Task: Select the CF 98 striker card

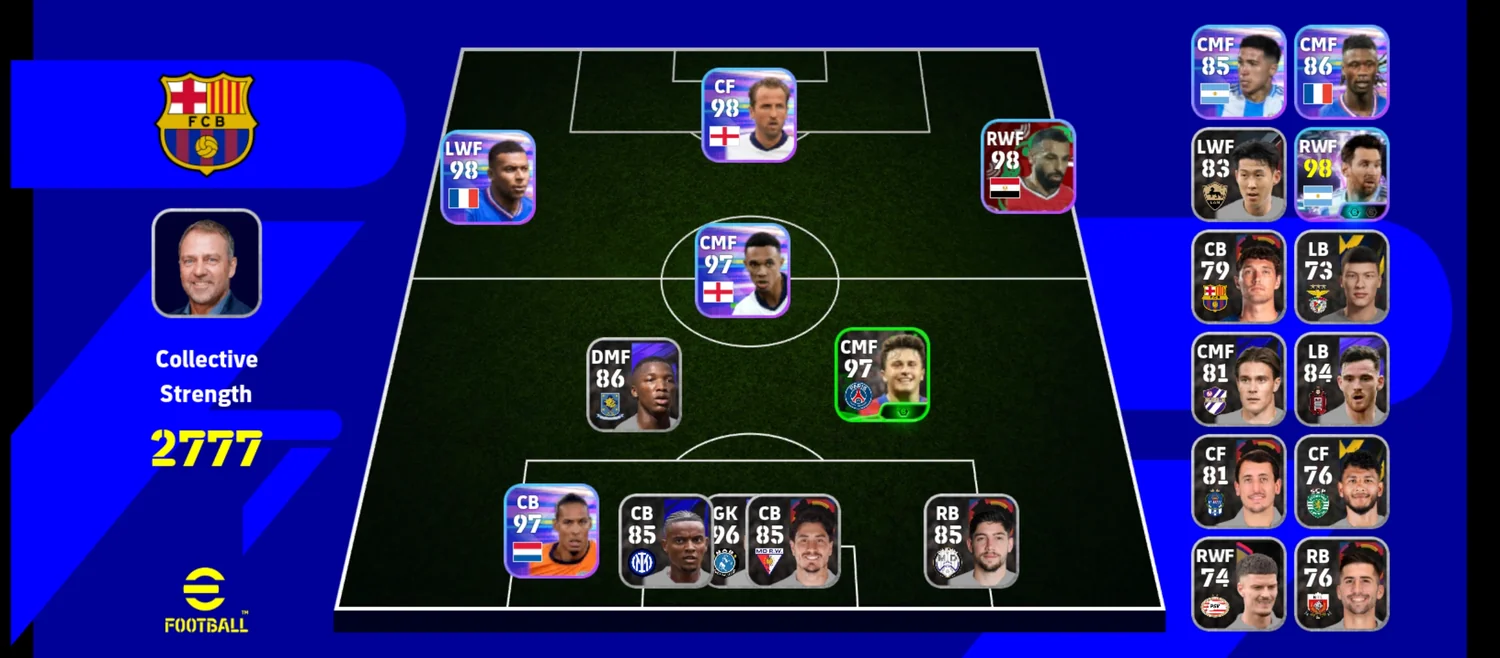Action: (x=748, y=115)
